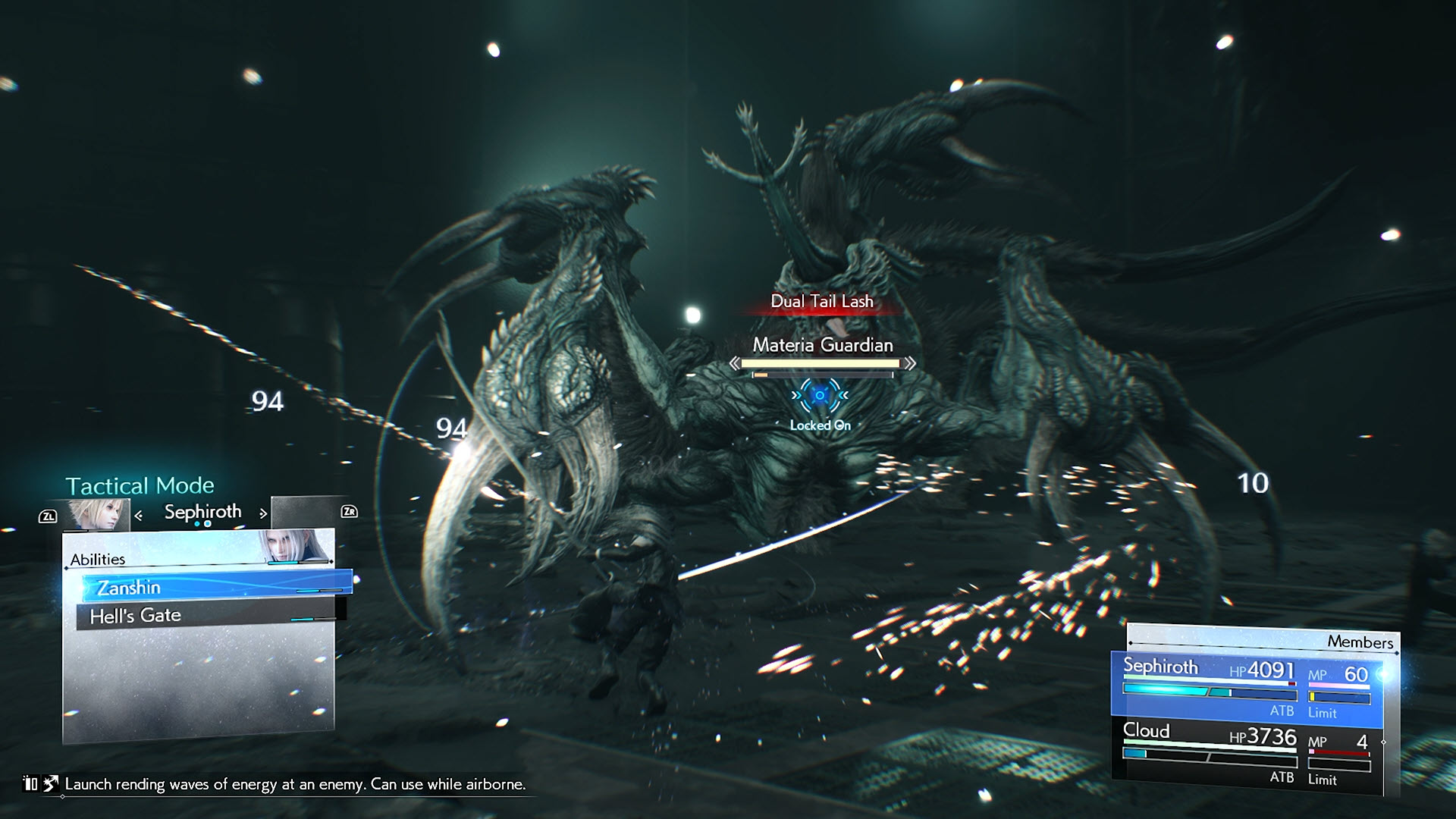Click the Locked On target reticle
1456x819 pixels.
click(x=820, y=396)
